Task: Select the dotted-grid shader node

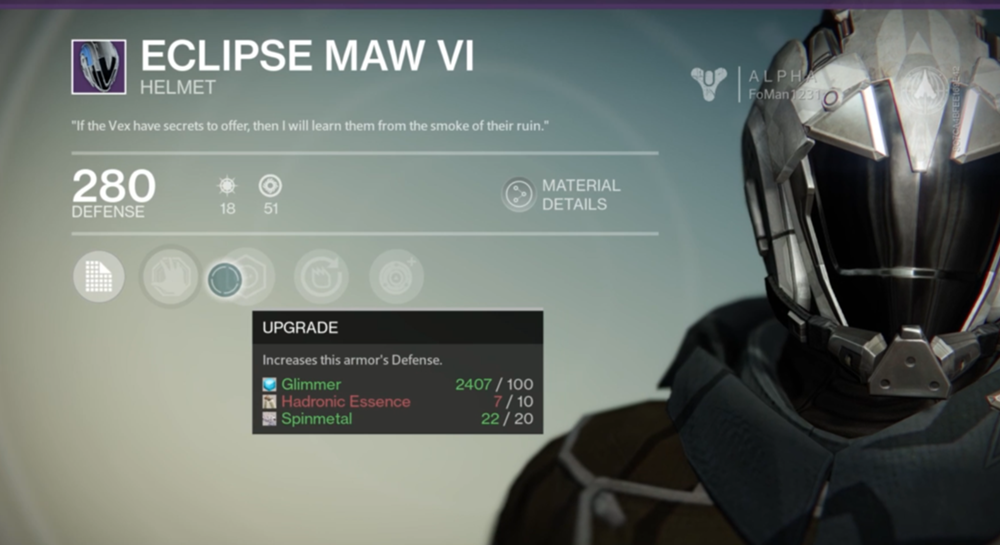Action: pos(99,276)
